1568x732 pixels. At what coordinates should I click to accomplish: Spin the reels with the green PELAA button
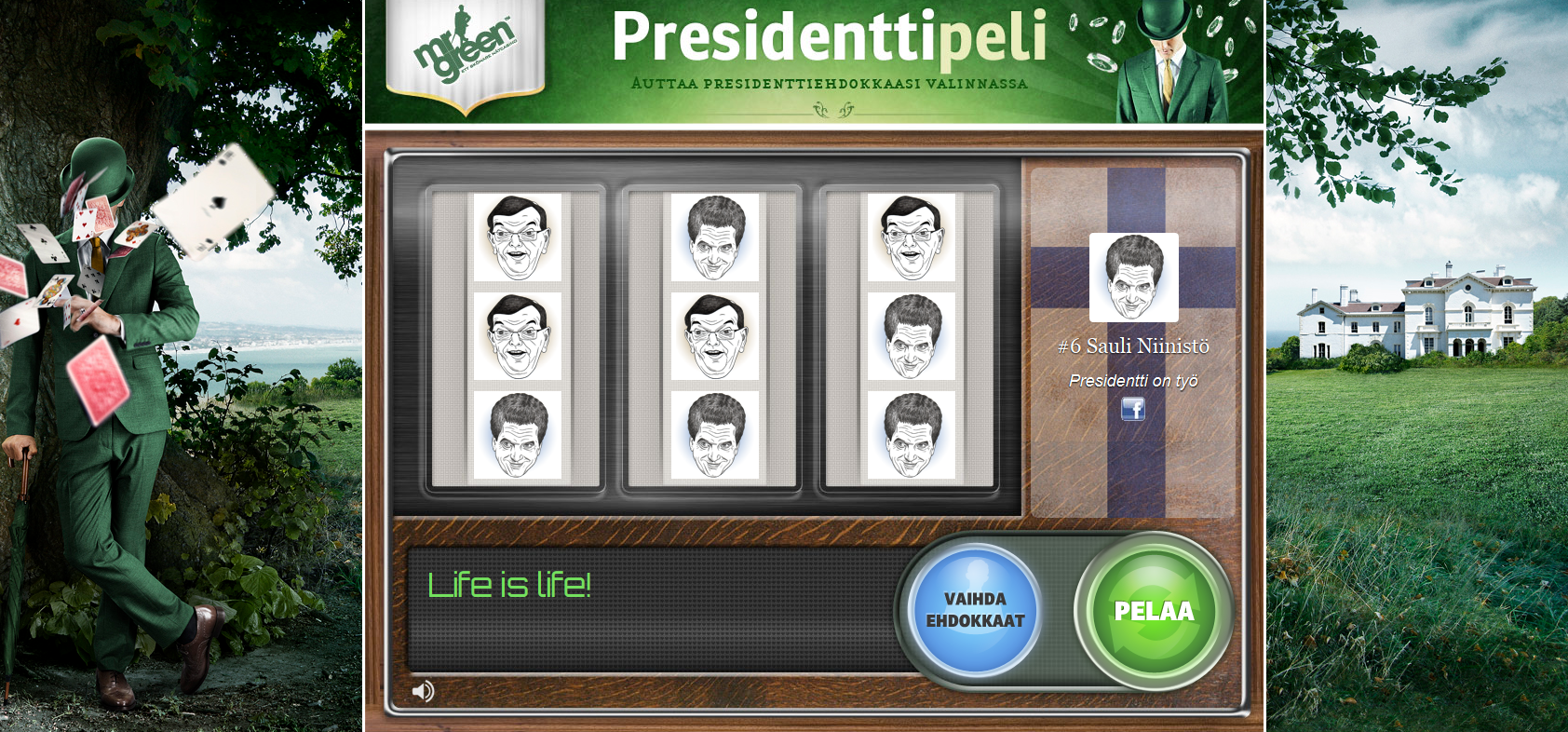[x=1154, y=611]
